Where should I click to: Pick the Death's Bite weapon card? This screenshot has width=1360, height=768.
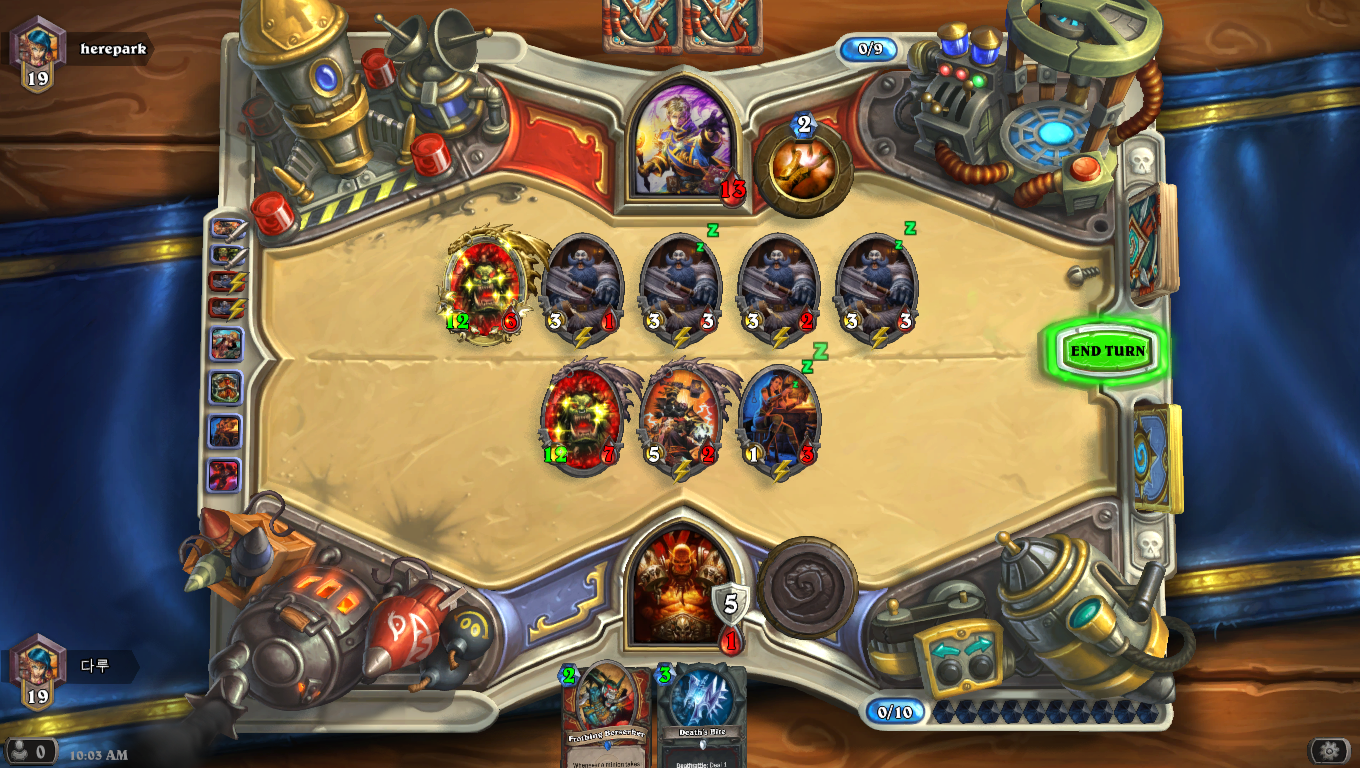[702, 715]
